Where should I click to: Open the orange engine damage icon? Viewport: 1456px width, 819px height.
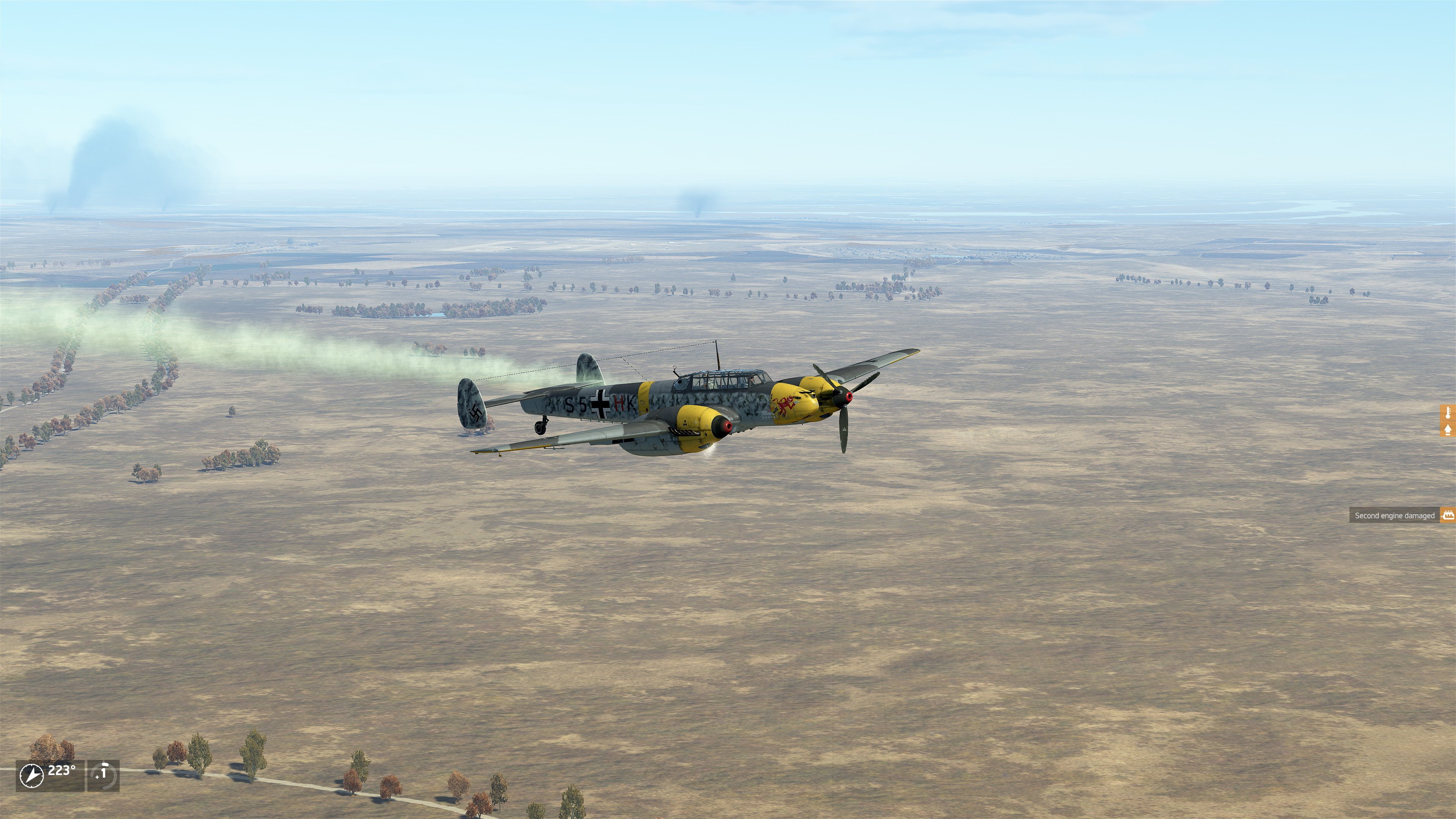click(x=1448, y=515)
